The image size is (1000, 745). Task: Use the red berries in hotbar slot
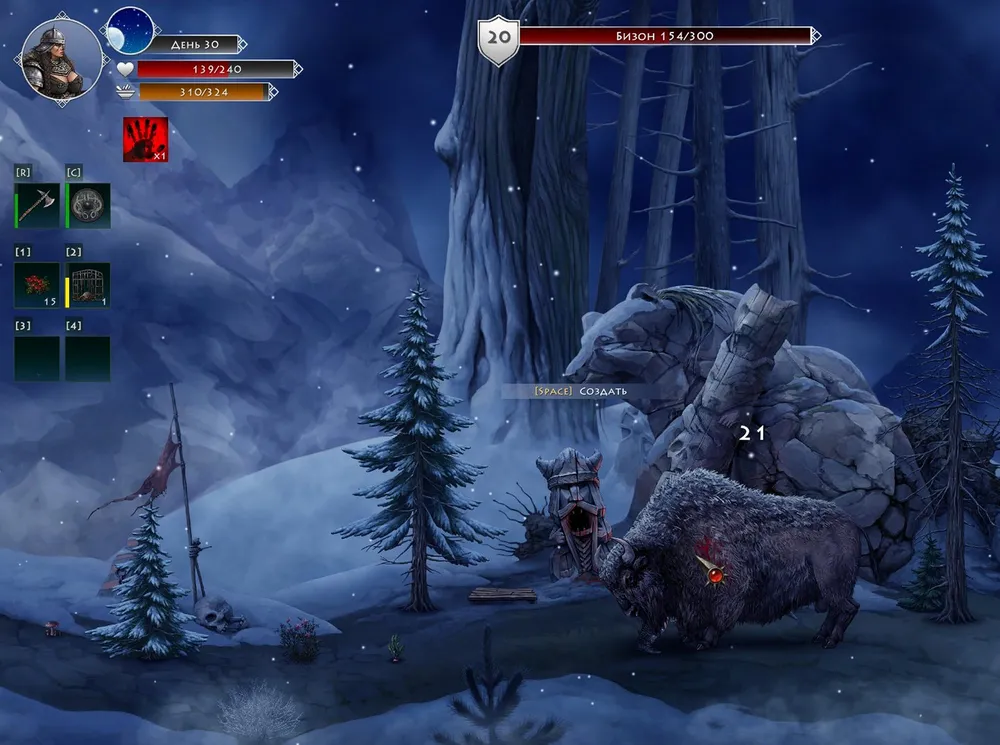37,284
